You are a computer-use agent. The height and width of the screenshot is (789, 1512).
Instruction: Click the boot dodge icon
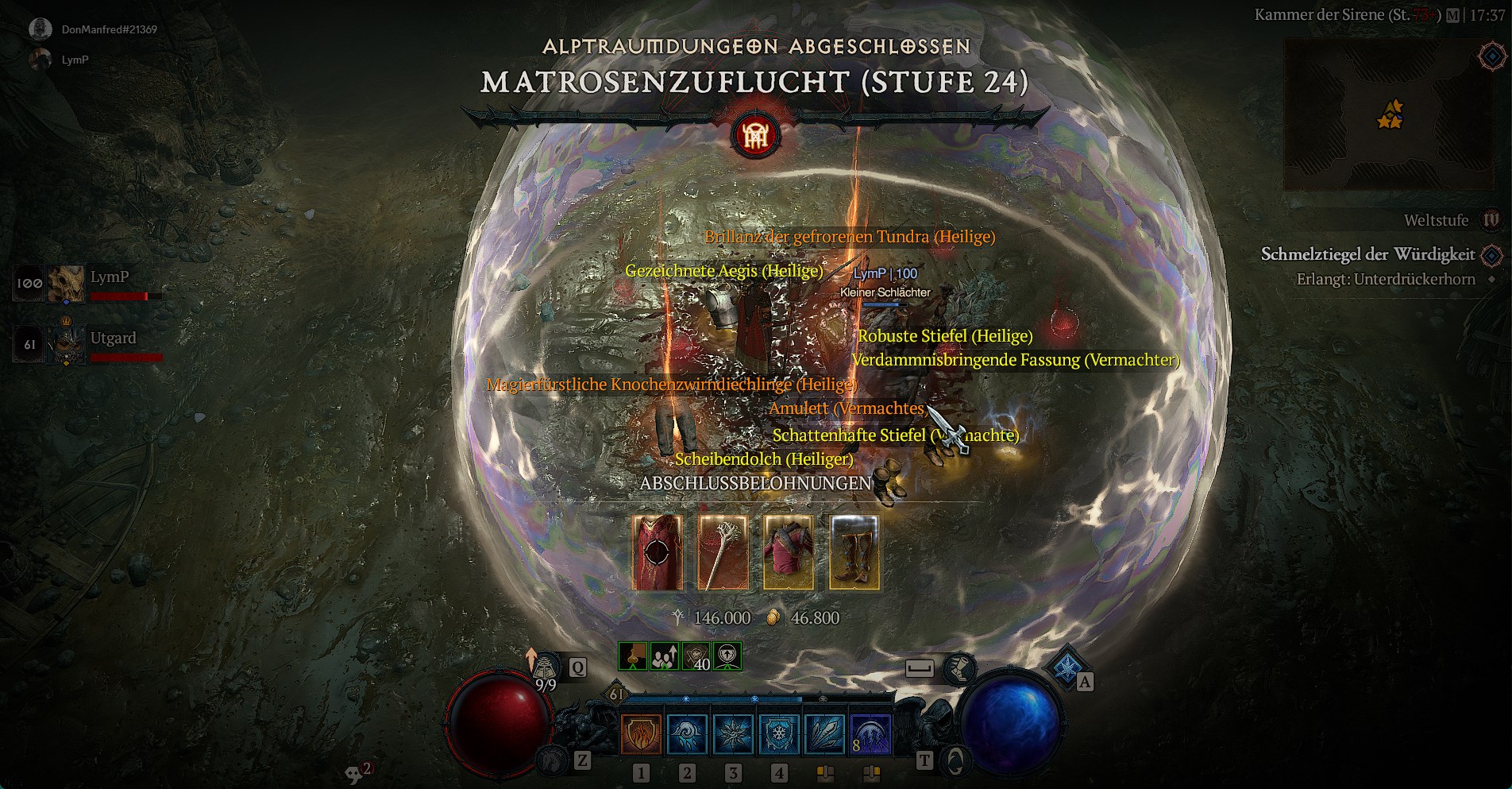click(x=959, y=668)
